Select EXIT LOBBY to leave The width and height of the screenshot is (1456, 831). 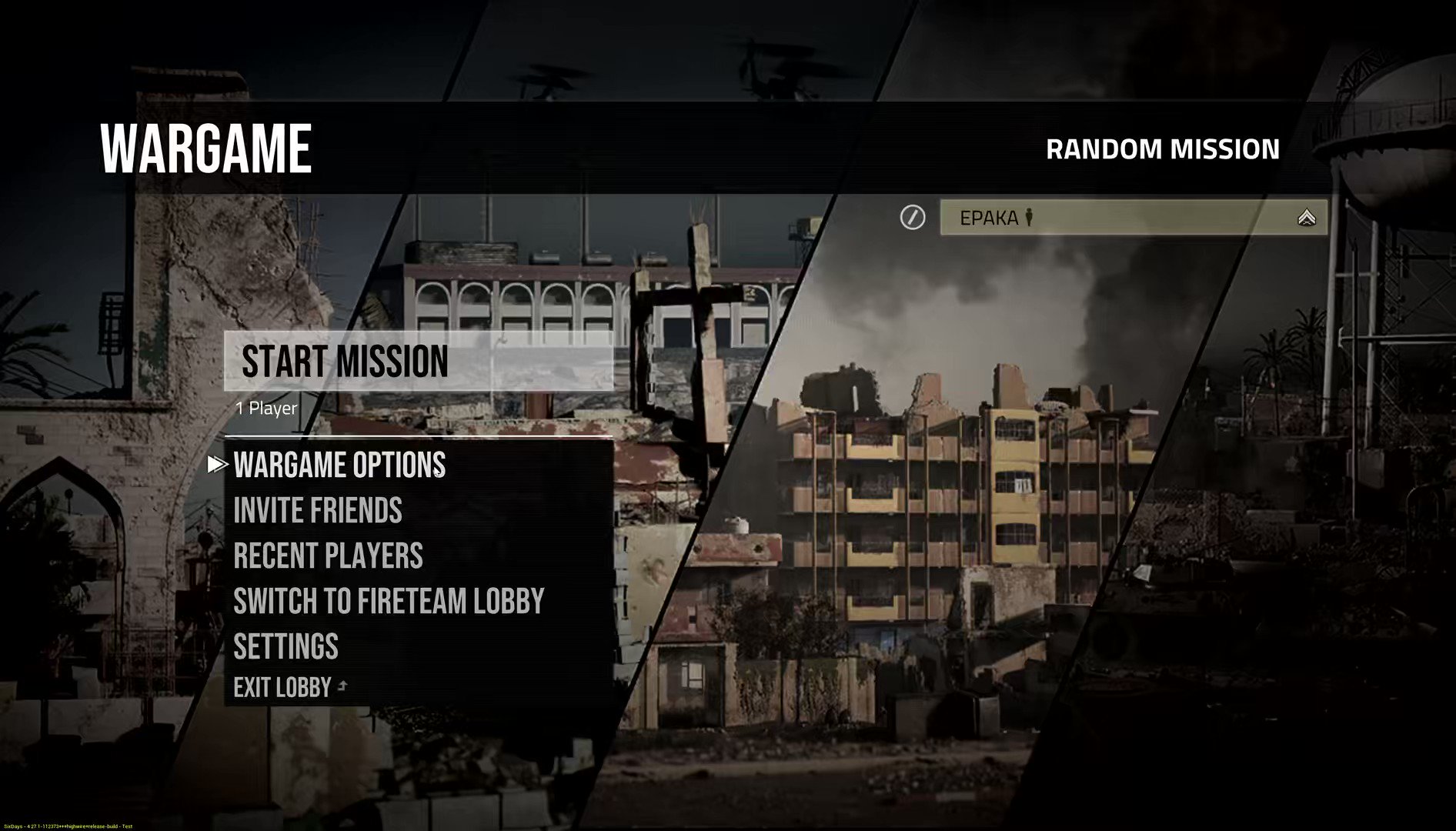point(282,686)
